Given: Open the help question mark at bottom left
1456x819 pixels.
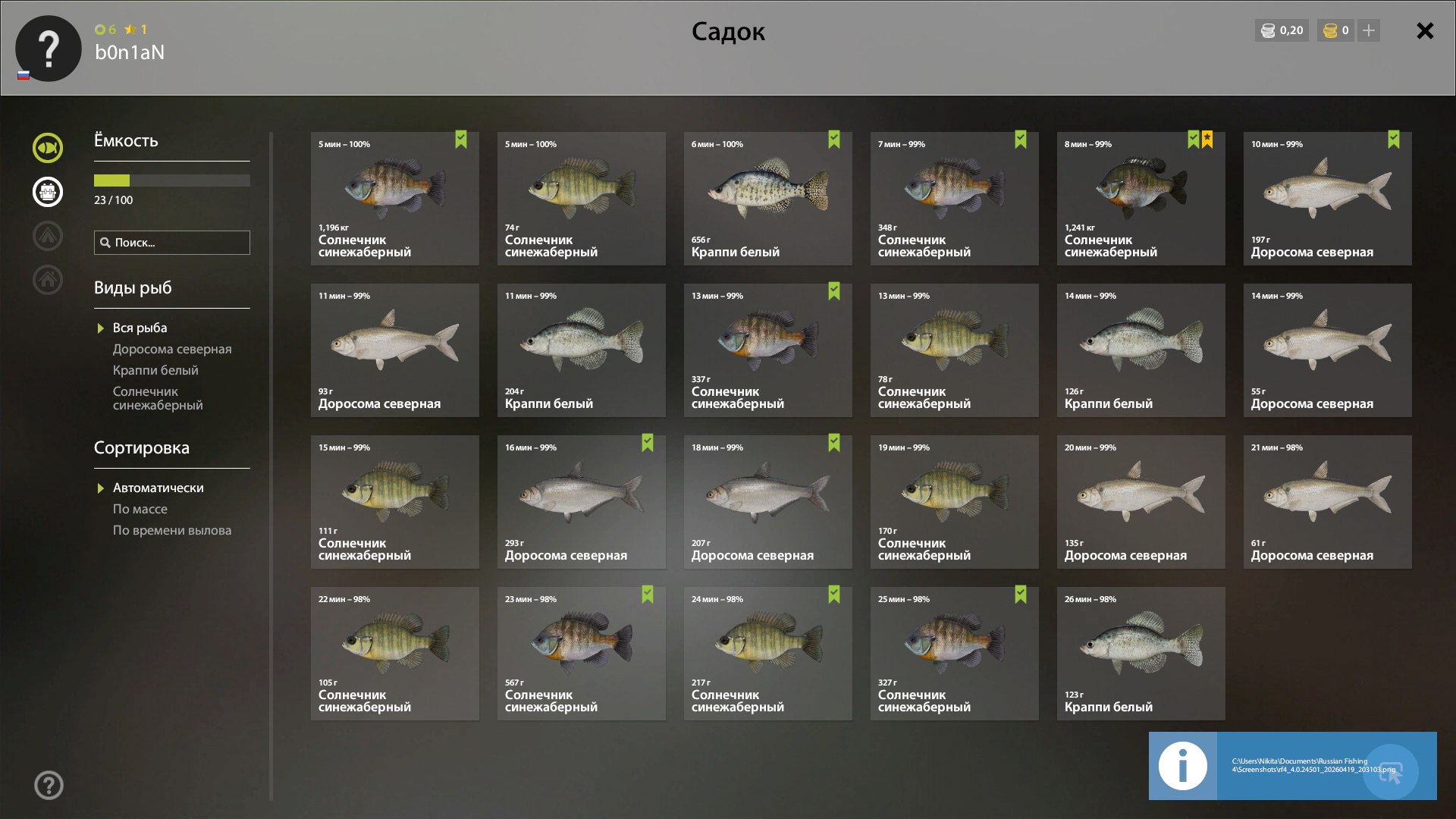Looking at the screenshot, I should pyautogui.click(x=49, y=786).
